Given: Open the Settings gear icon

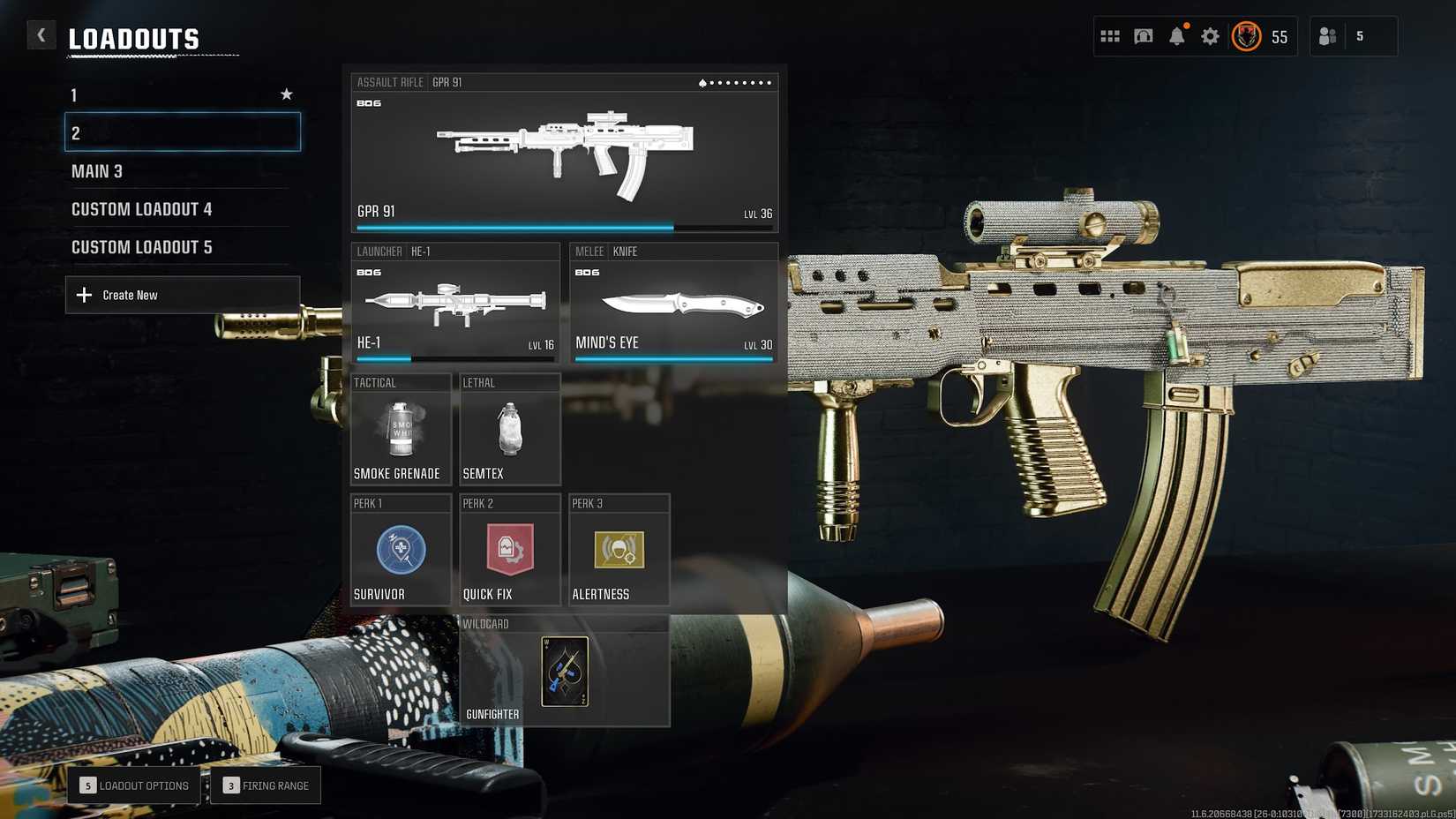Looking at the screenshot, I should tap(1209, 36).
